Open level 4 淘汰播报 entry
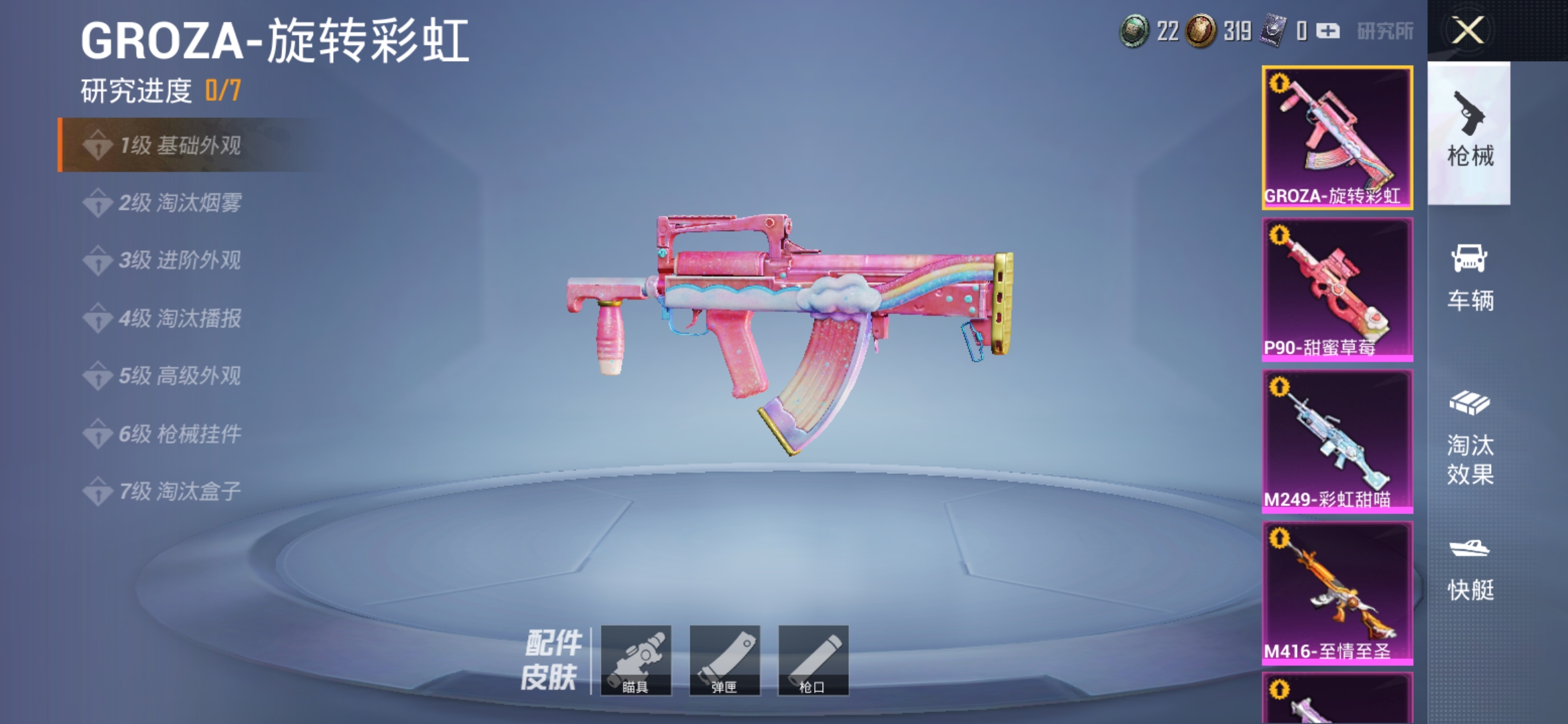The height and width of the screenshot is (724, 1568). [x=180, y=318]
